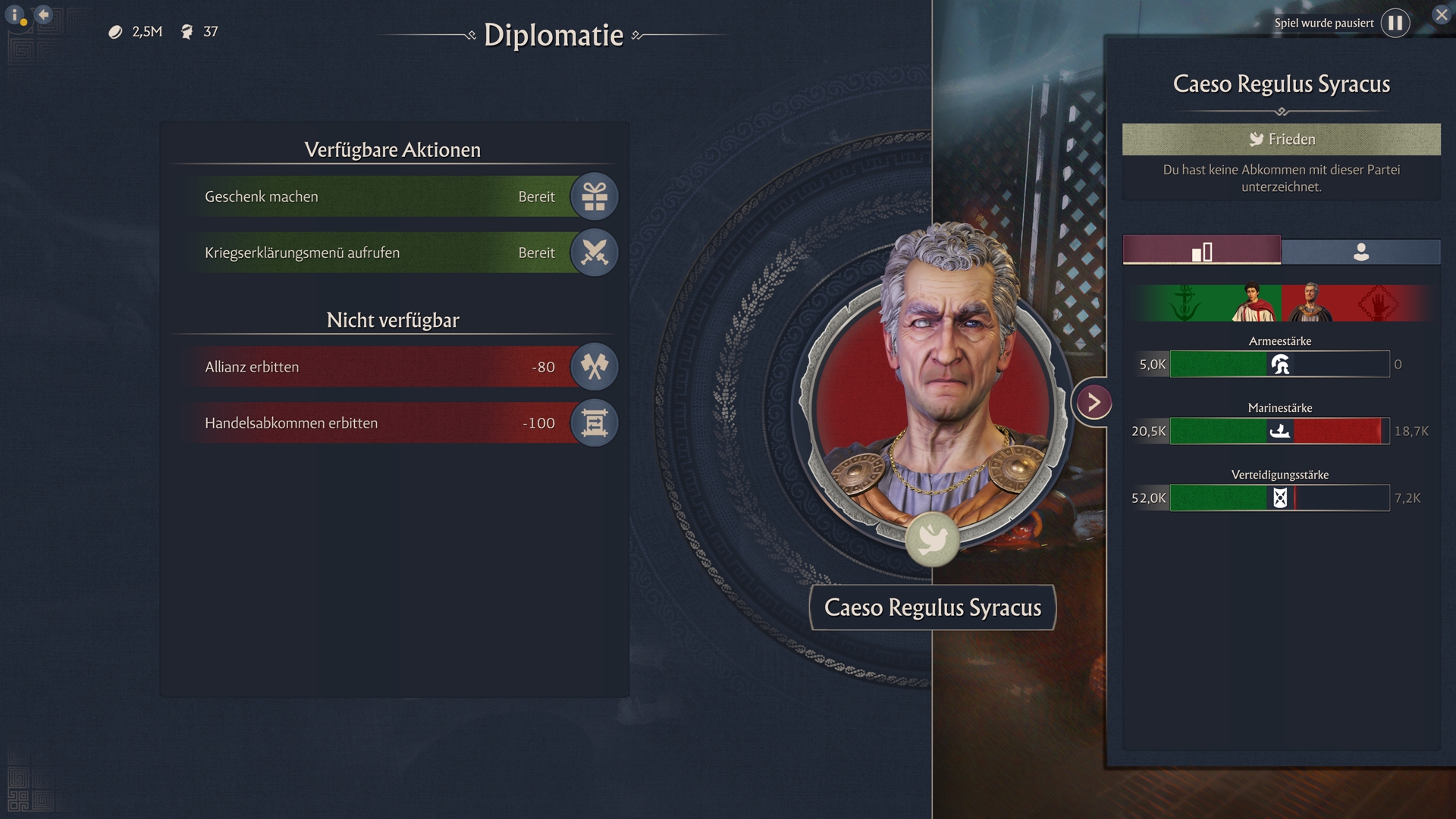
Task: Switch to the strength comparison tab
Action: pyautogui.click(x=1202, y=251)
